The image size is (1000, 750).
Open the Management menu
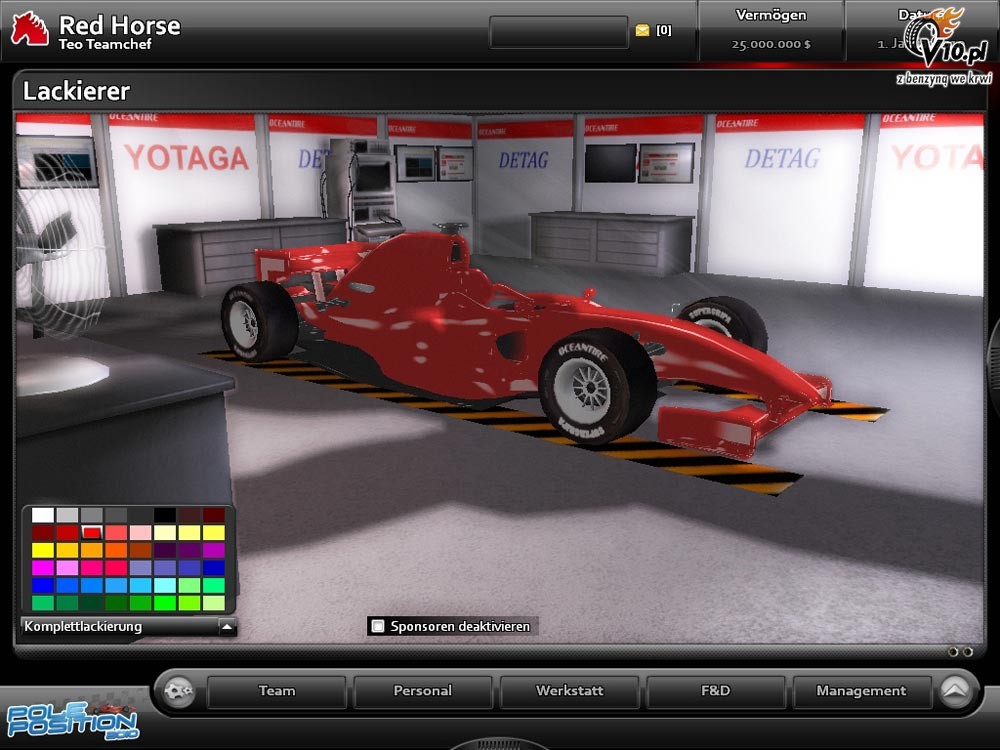[861, 691]
